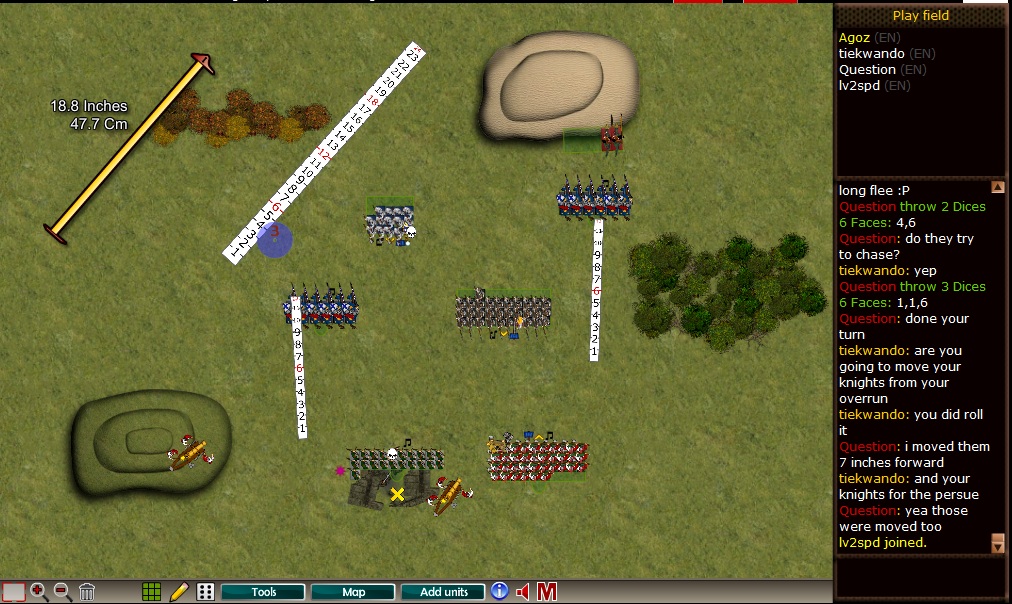Click the red M icon

[547, 592]
